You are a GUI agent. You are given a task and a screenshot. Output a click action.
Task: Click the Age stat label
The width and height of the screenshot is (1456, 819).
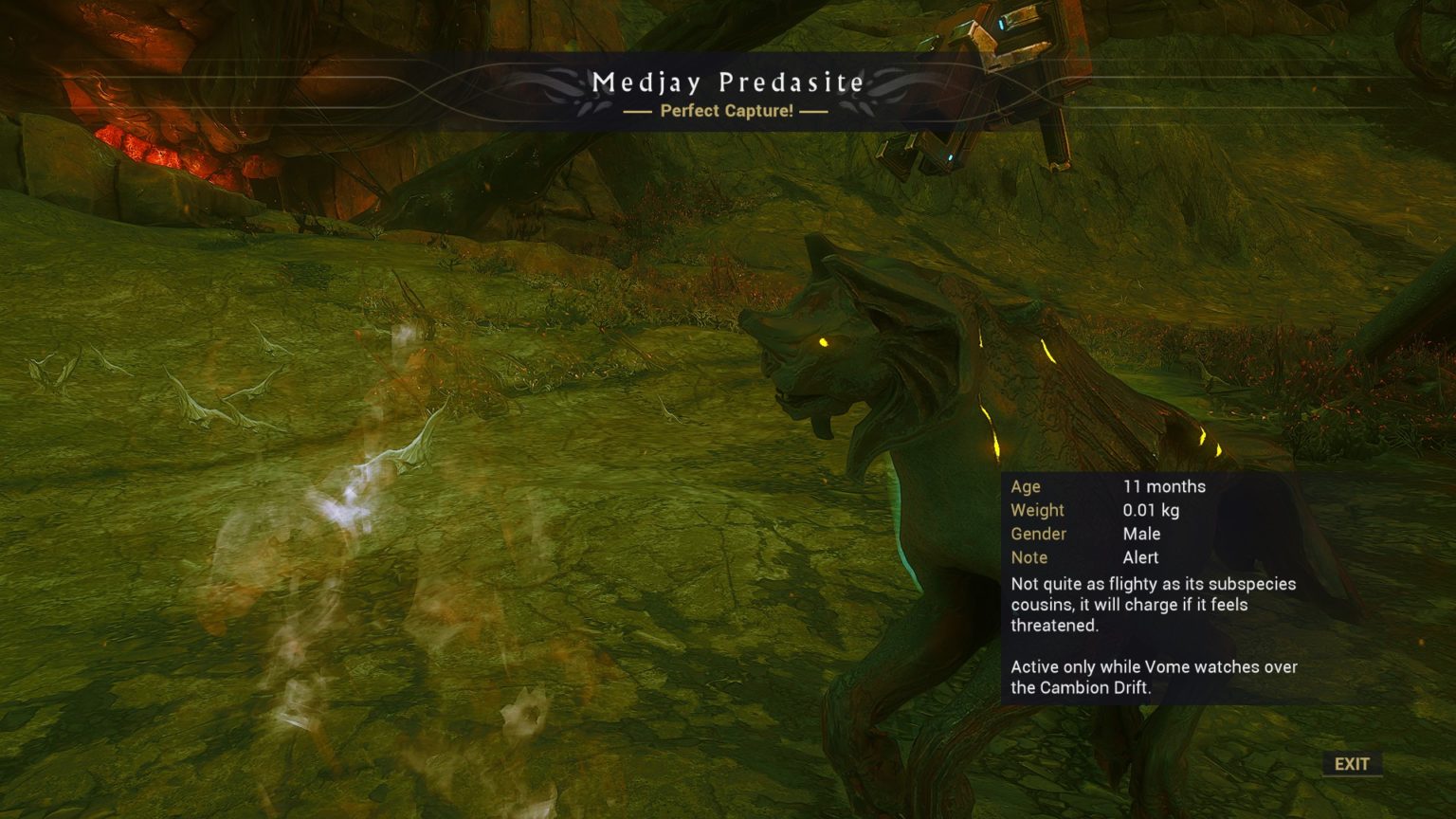tap(1026, 486)
